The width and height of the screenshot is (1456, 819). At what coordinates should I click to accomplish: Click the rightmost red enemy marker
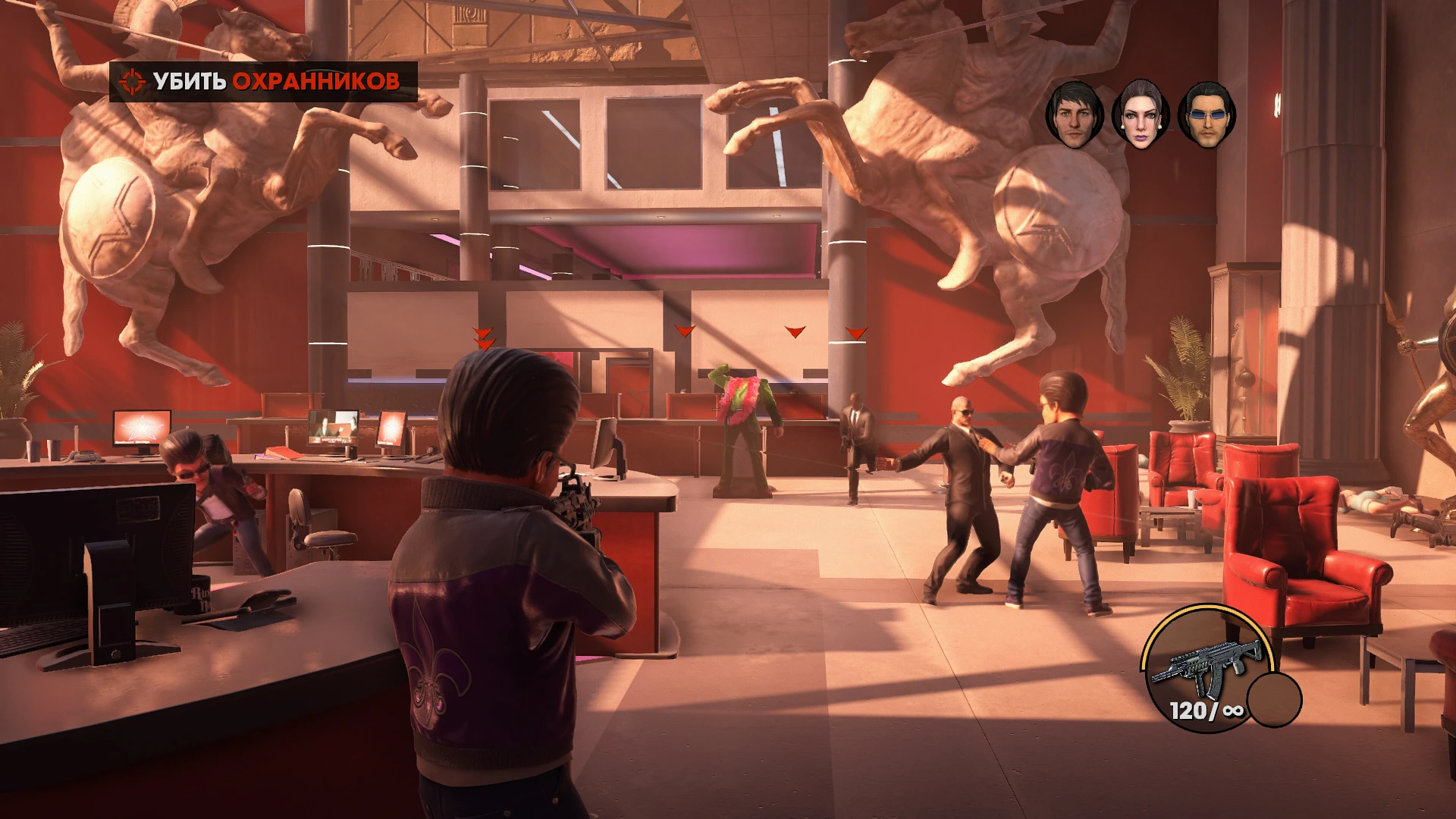coord(856,331)
